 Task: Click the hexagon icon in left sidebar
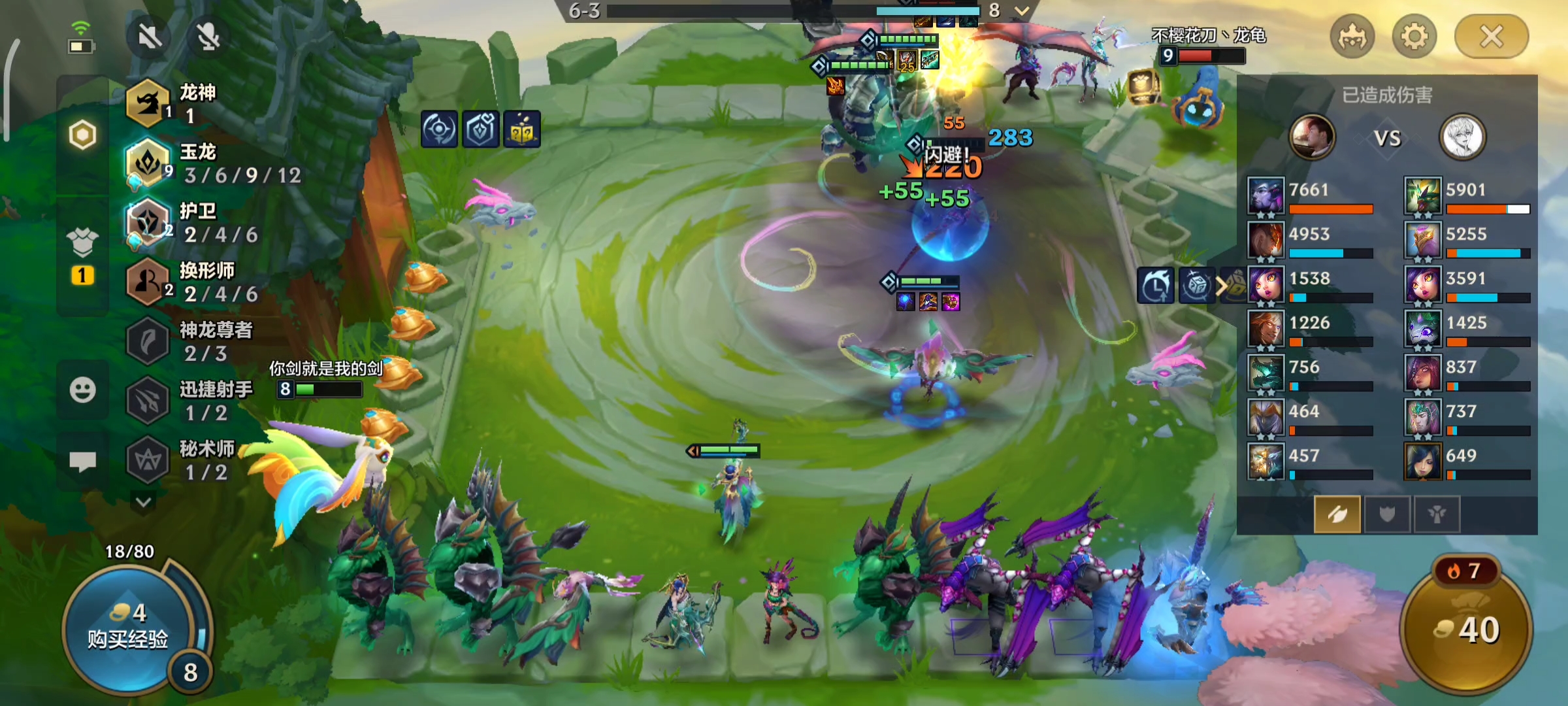click(82, 135)
